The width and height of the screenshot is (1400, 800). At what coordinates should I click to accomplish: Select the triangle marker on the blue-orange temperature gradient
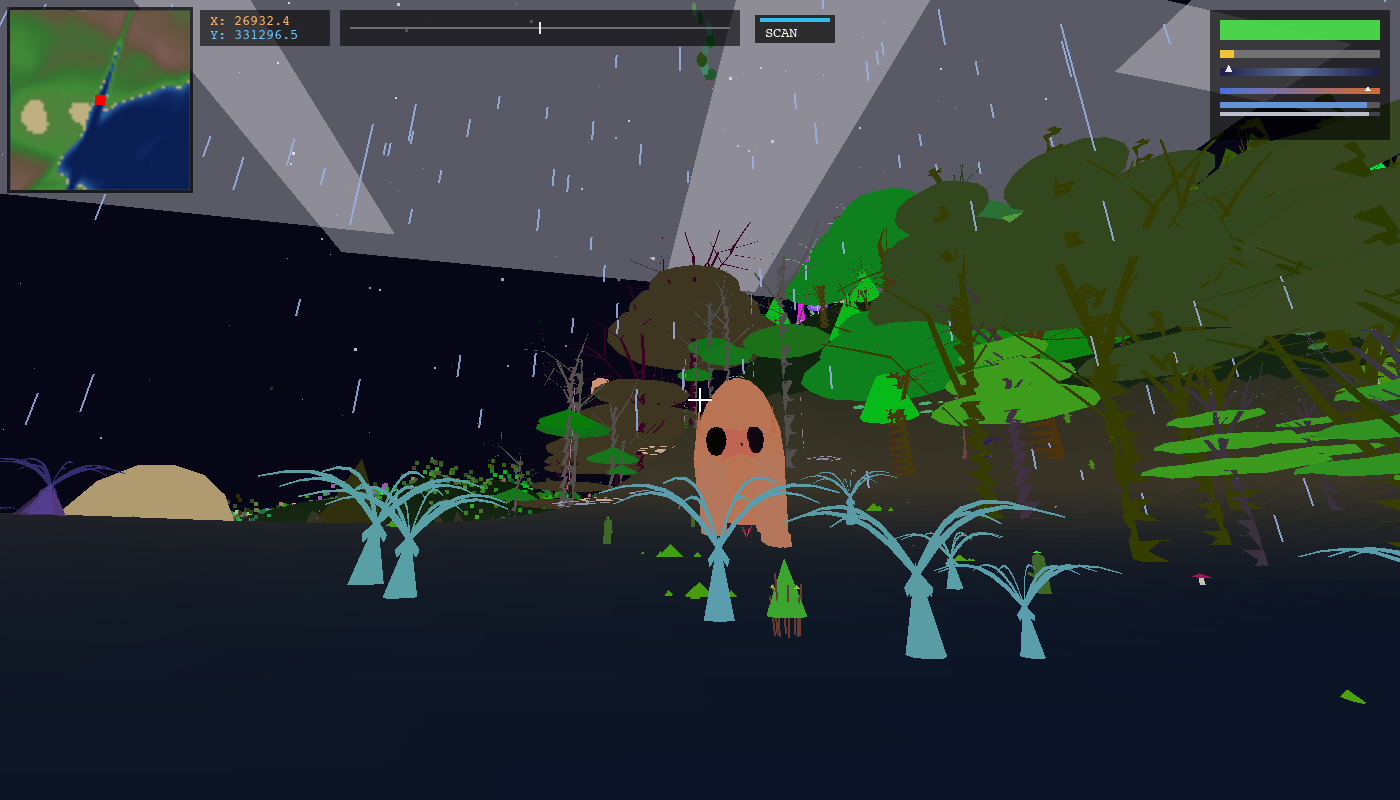[x=1368, y=89]
